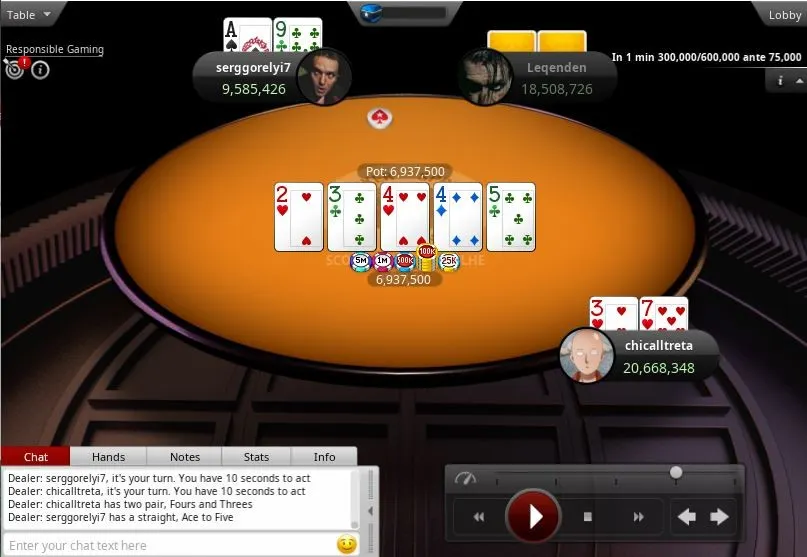Stop the replay playback
This screenshot has height=557, width=807.
588,517
